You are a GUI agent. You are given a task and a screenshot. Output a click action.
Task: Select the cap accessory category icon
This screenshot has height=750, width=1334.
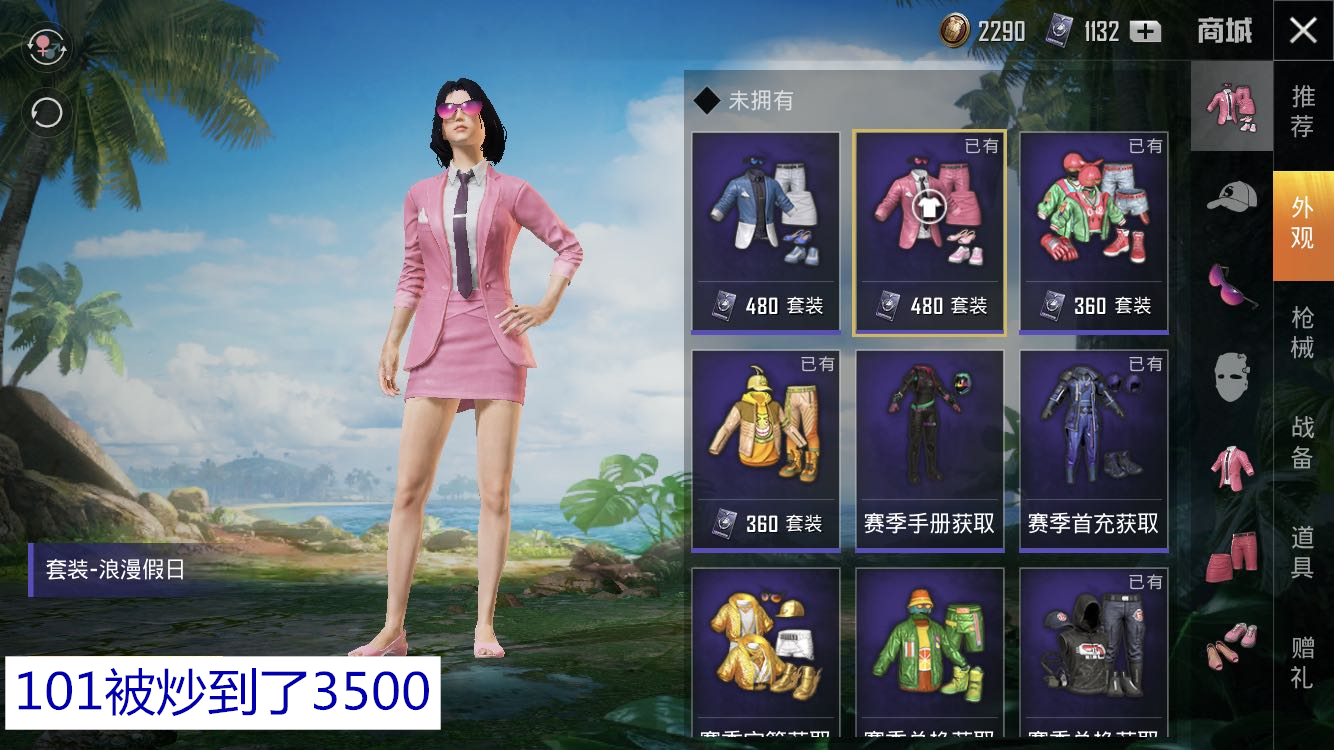[x=1231, y=196]
